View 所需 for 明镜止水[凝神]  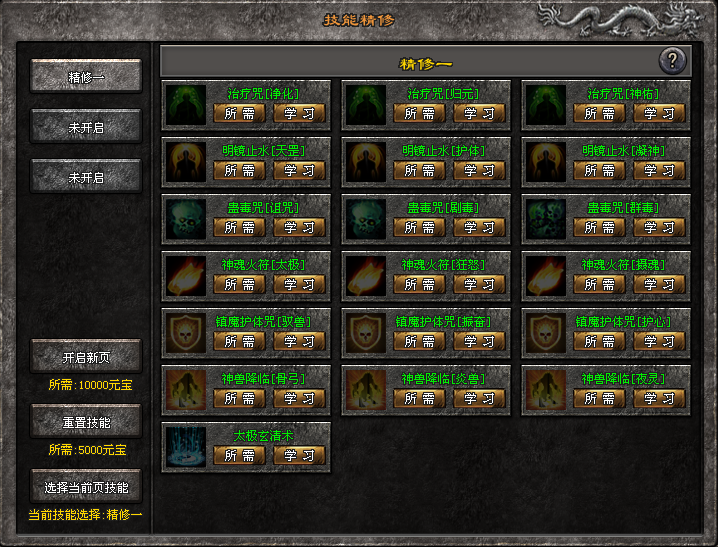coord(600,170)
